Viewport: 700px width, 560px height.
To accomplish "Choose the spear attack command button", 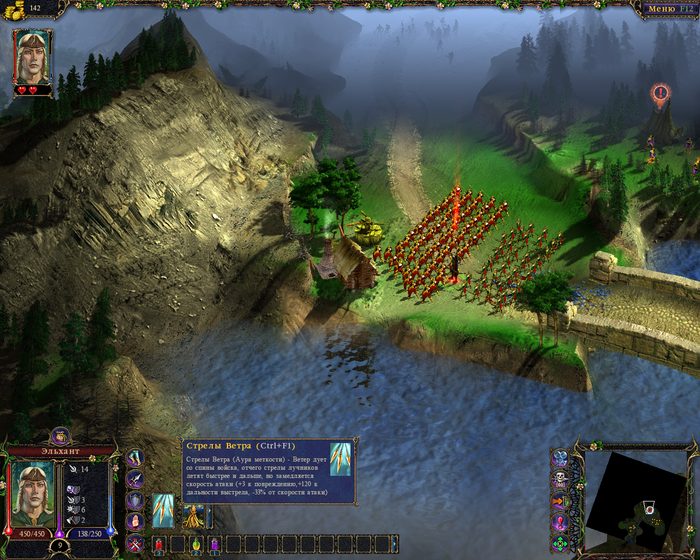I will click(135, 479).
